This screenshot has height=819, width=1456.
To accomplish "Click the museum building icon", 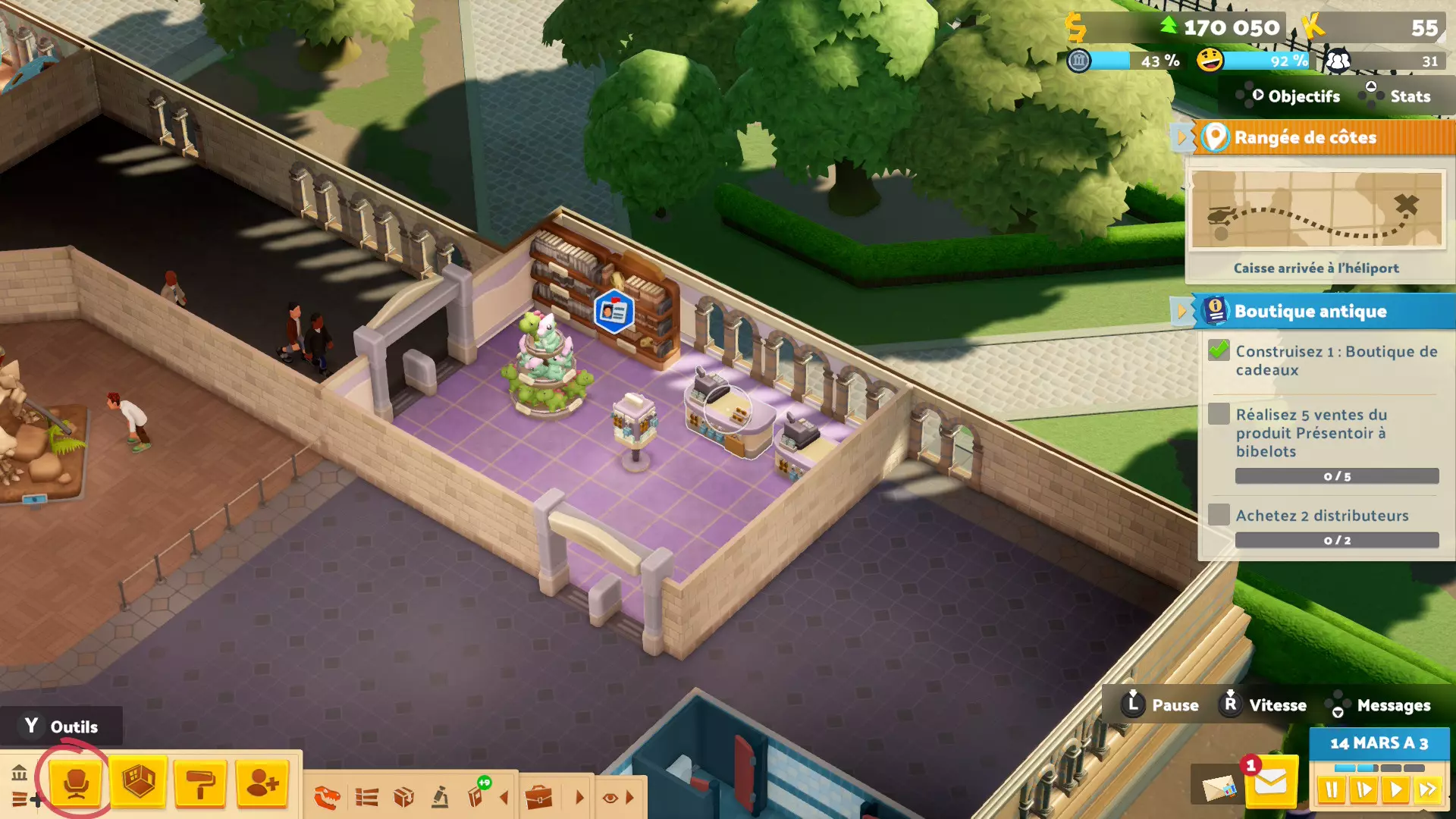I will pyautogui.click(x=20, y=773).
